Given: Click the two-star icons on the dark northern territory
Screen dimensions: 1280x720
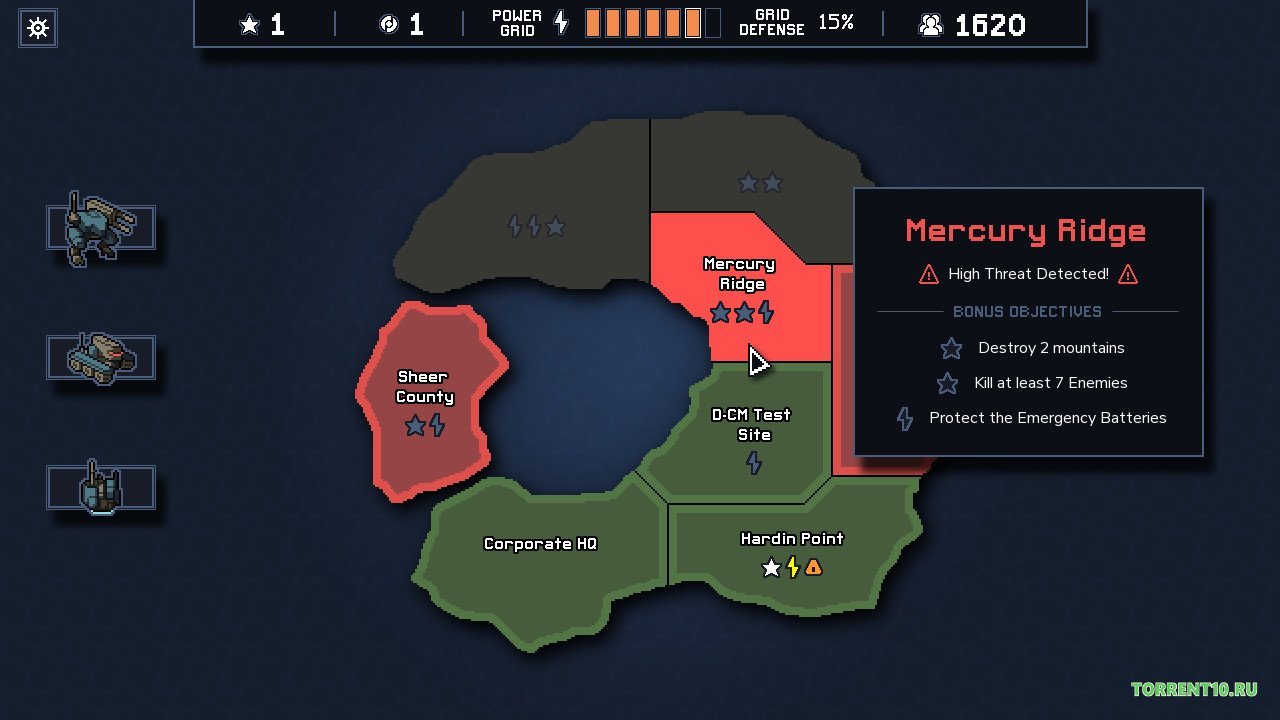Looking at the screenshot, I should pyautogui.click(x=760, y=183).
